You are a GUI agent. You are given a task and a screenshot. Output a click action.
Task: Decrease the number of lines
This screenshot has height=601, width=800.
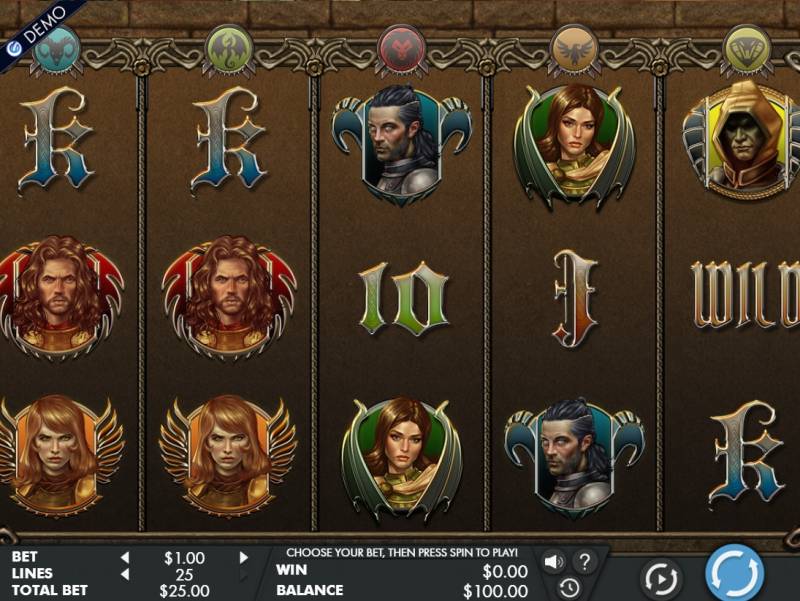tap(125, 574)
